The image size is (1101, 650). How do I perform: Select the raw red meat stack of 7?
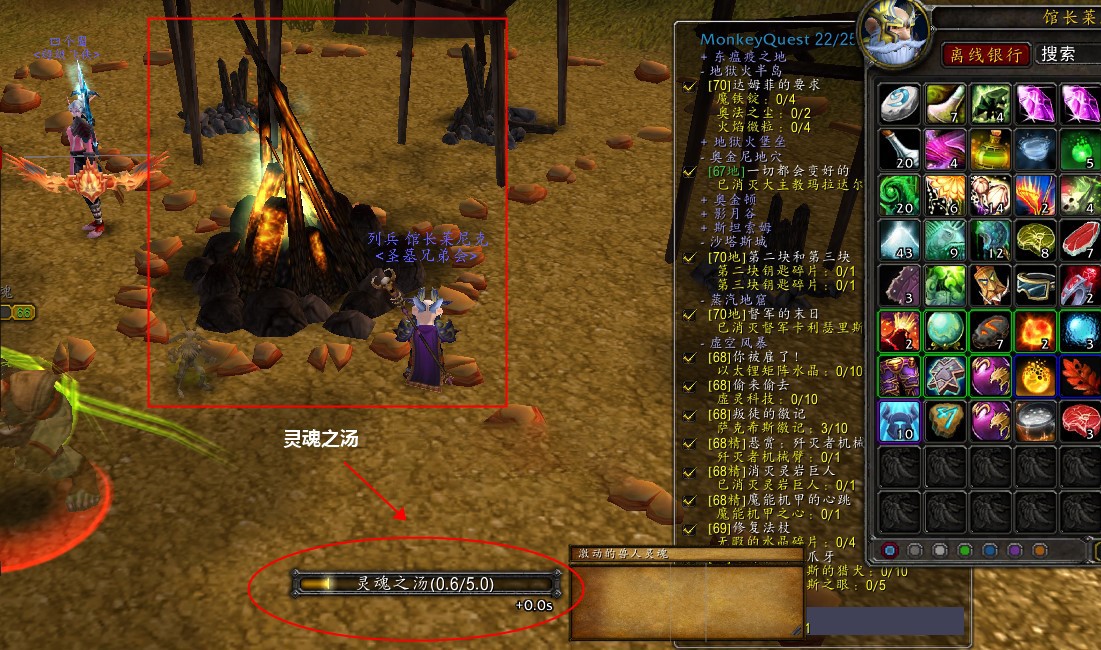(1080, 241)
